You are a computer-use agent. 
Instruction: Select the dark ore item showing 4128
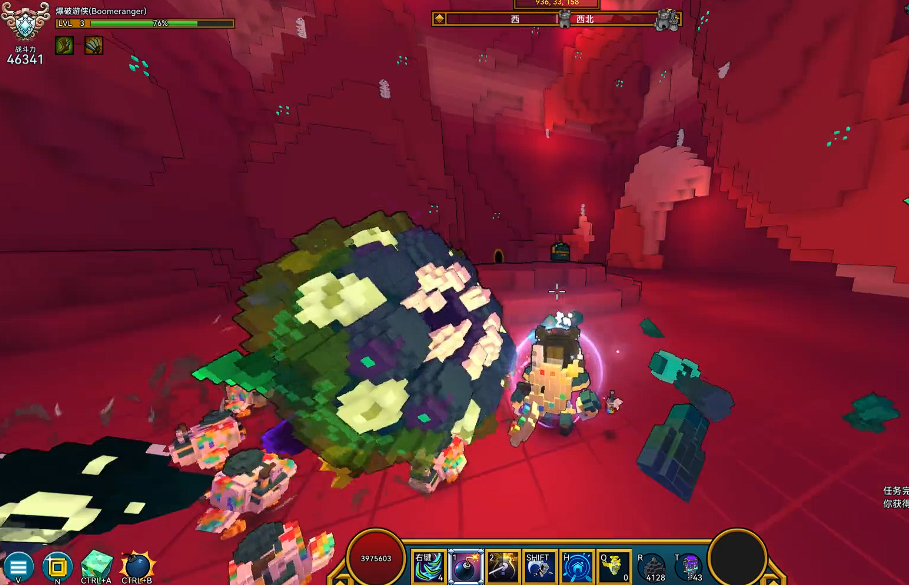pos(652,567)
